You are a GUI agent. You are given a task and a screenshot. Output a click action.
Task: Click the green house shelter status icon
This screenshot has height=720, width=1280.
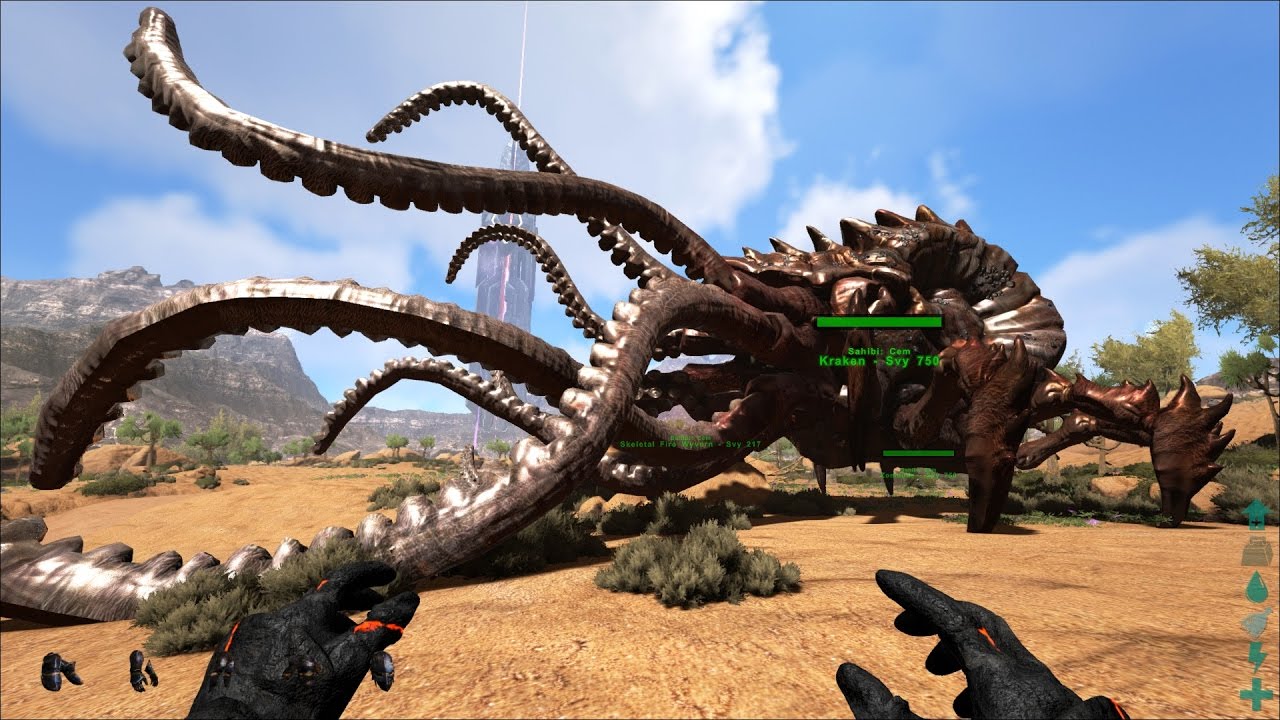1256,514
